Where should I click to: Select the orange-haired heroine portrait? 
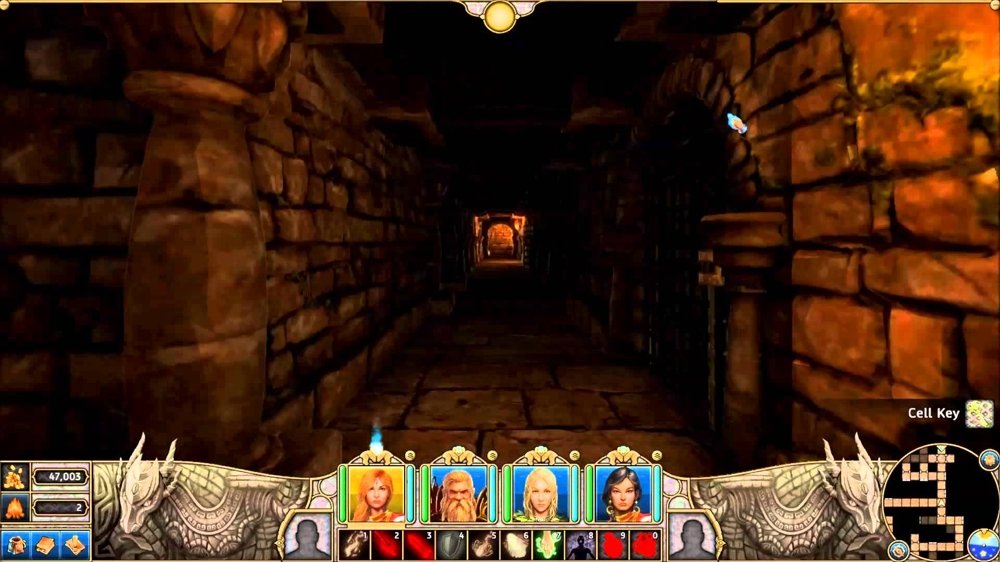(377, 492)
